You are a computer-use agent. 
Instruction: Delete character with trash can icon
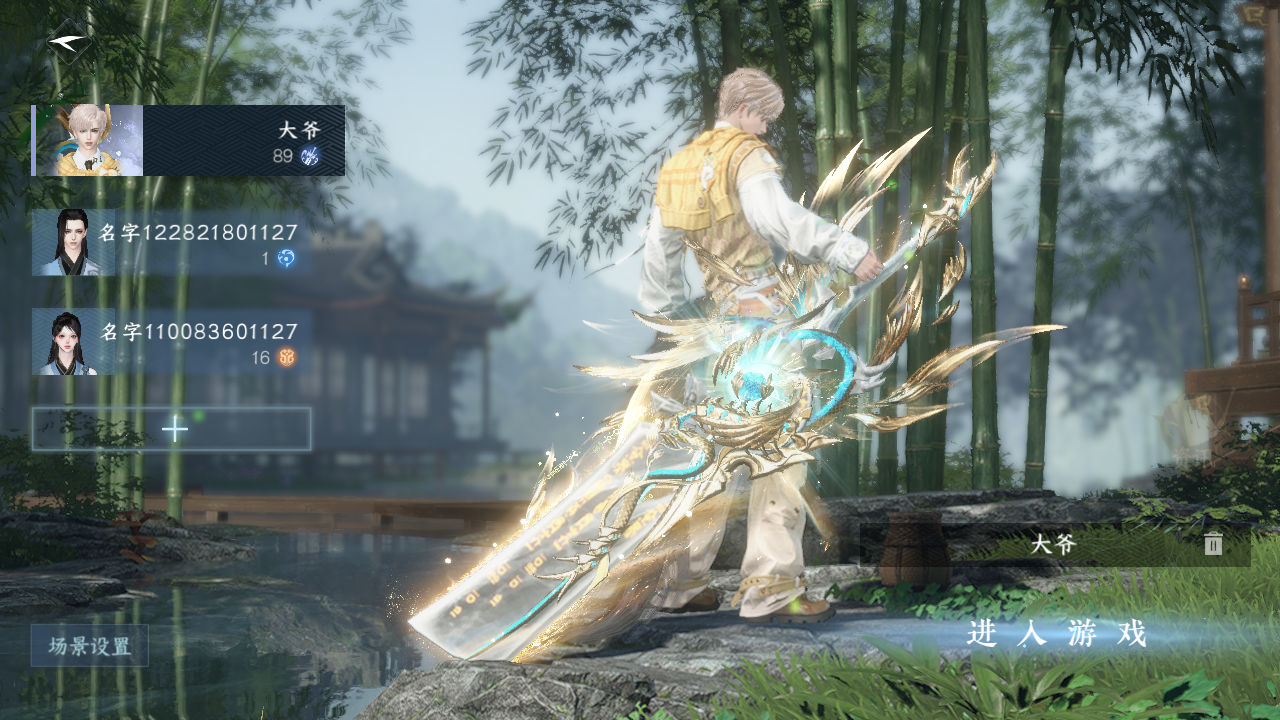[1213, 544]
